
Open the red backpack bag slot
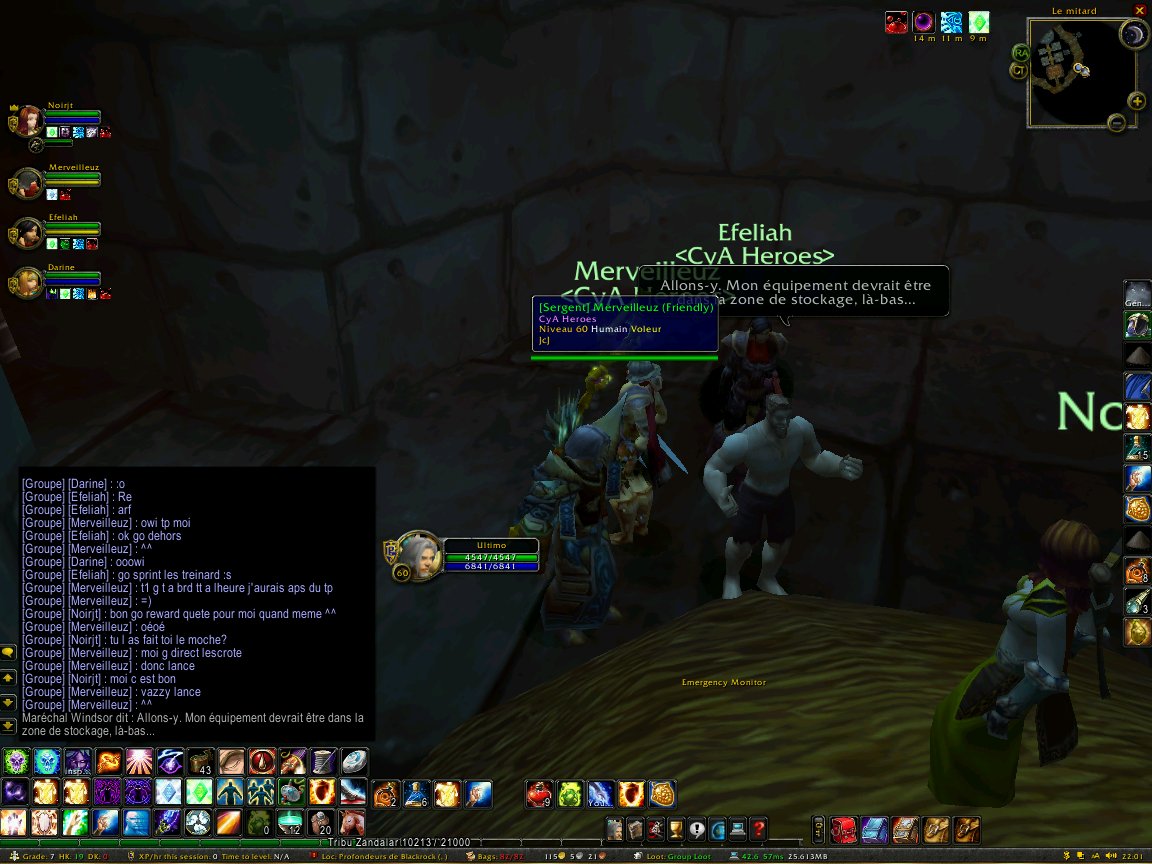842,829
